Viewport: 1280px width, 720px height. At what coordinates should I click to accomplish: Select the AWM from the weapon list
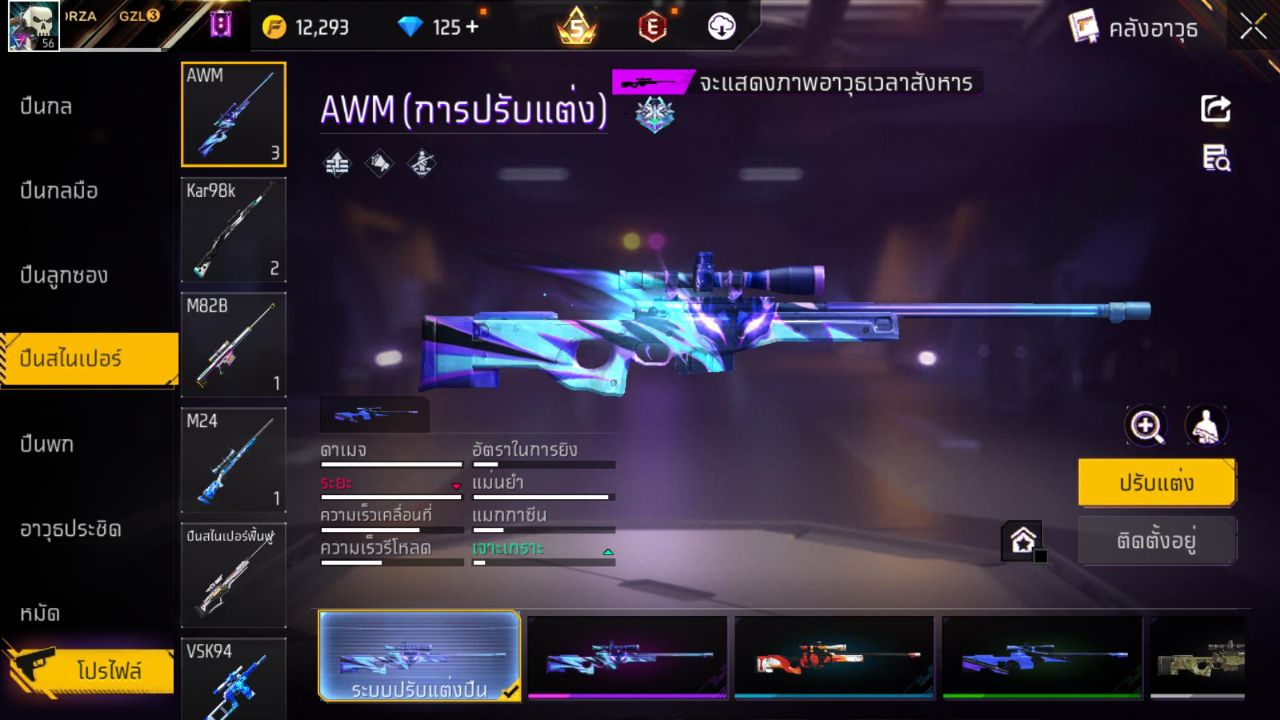233,113
